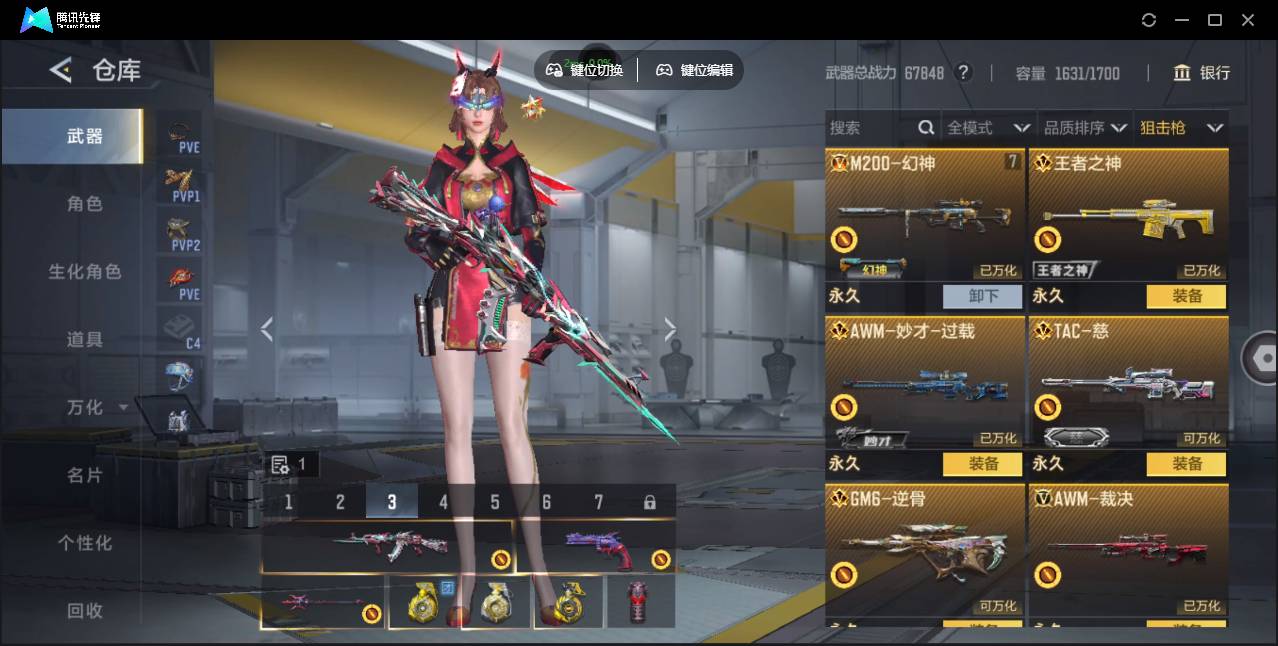Equip the AWM-妙才-过载 rifle
This screenshot has height=646, width=1278.
point(983,464)
